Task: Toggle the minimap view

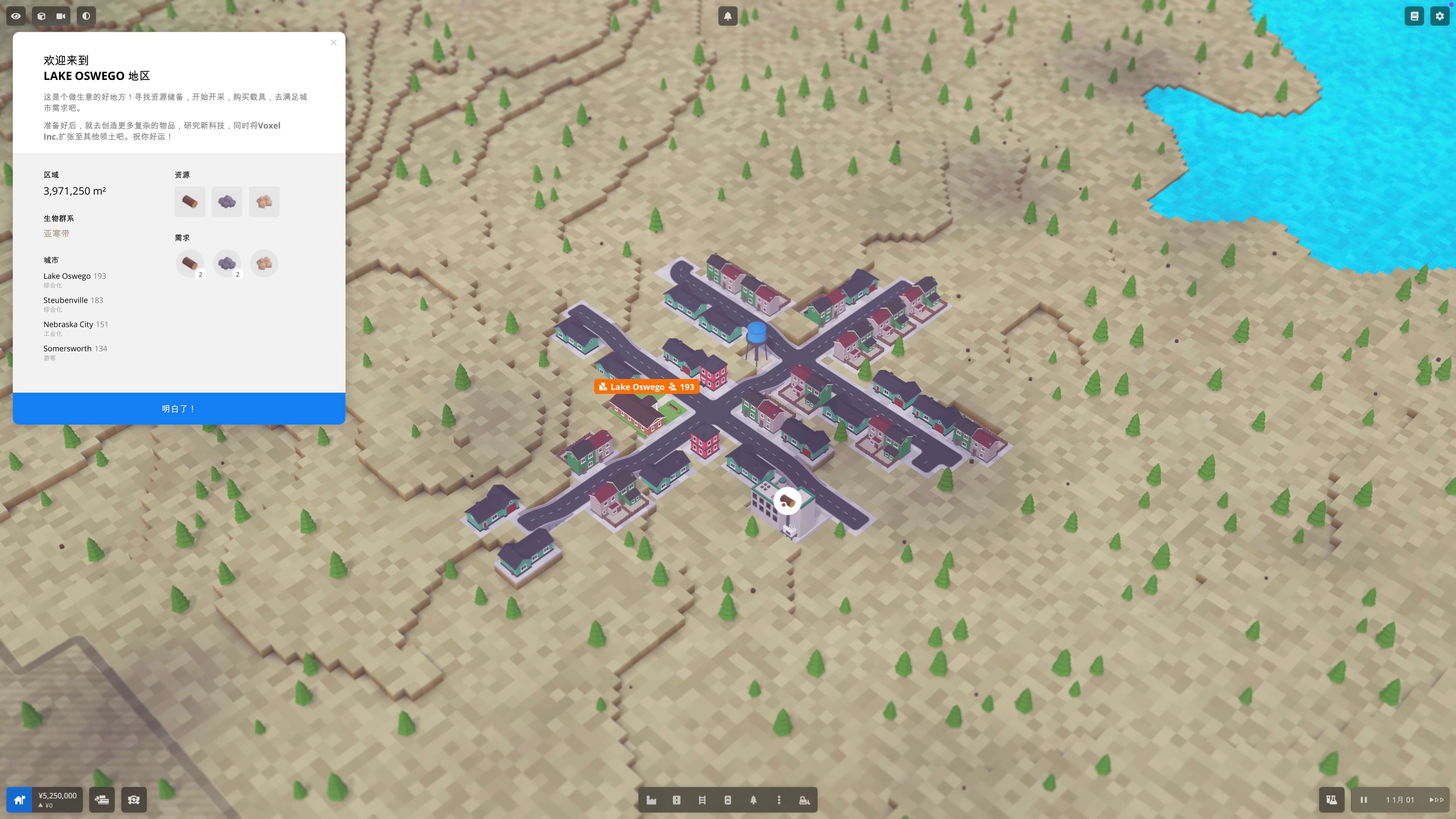Action: (x=41, y=16)
